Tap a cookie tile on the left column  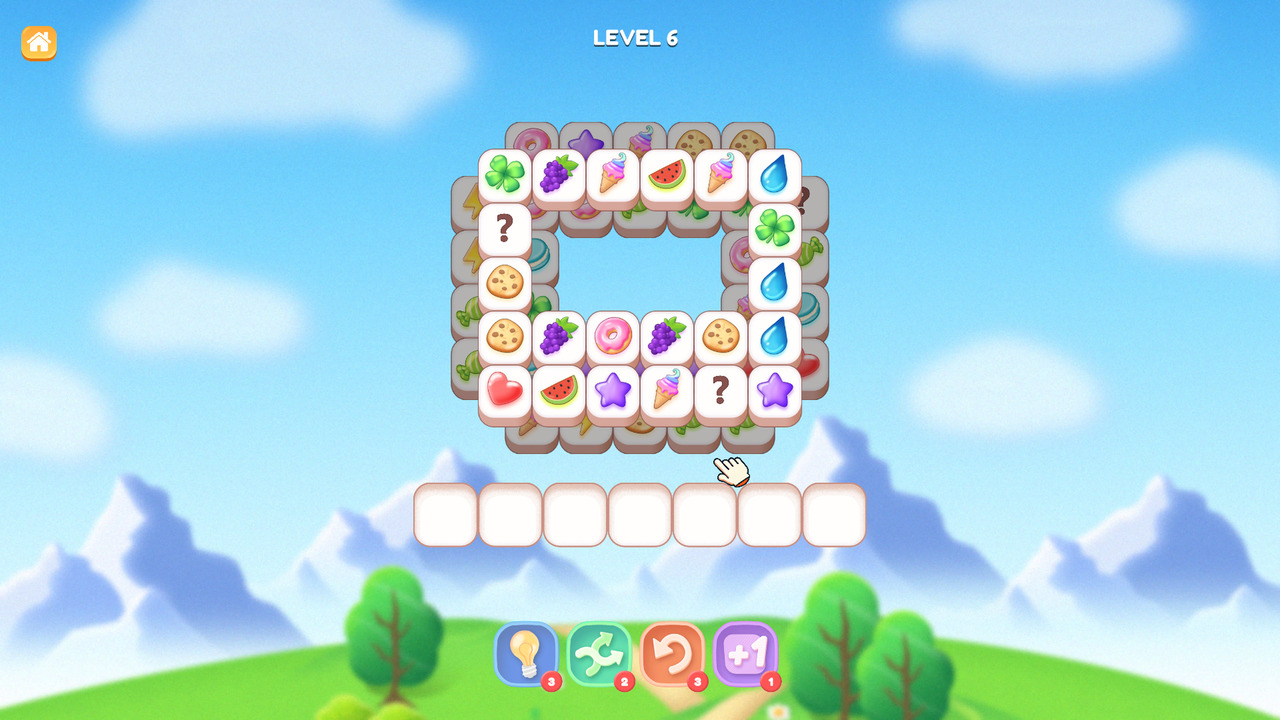tap(505, 283)
